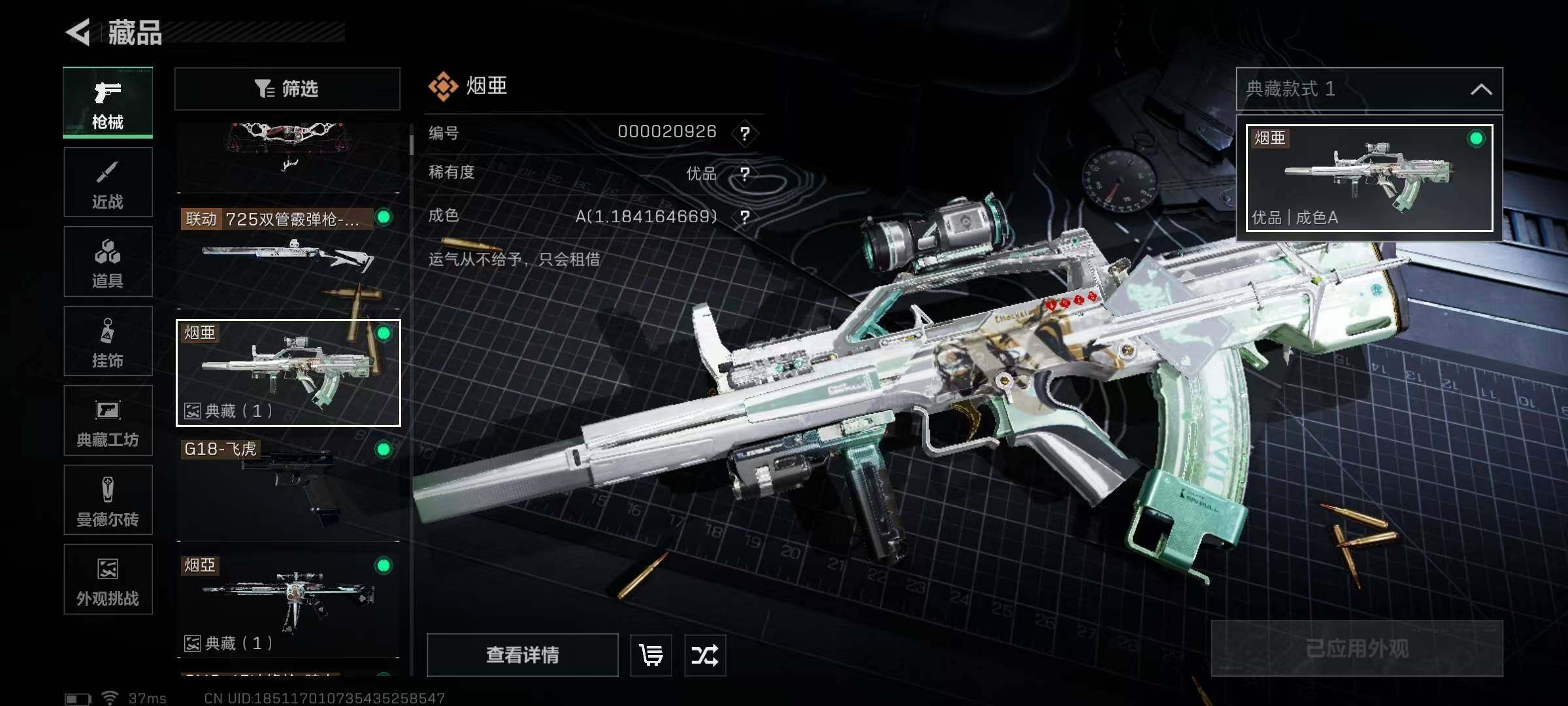Viewport: 1568px width, 706px height.
Task: Click the question mark beside 编号
Action: click(x=745, y=133)
